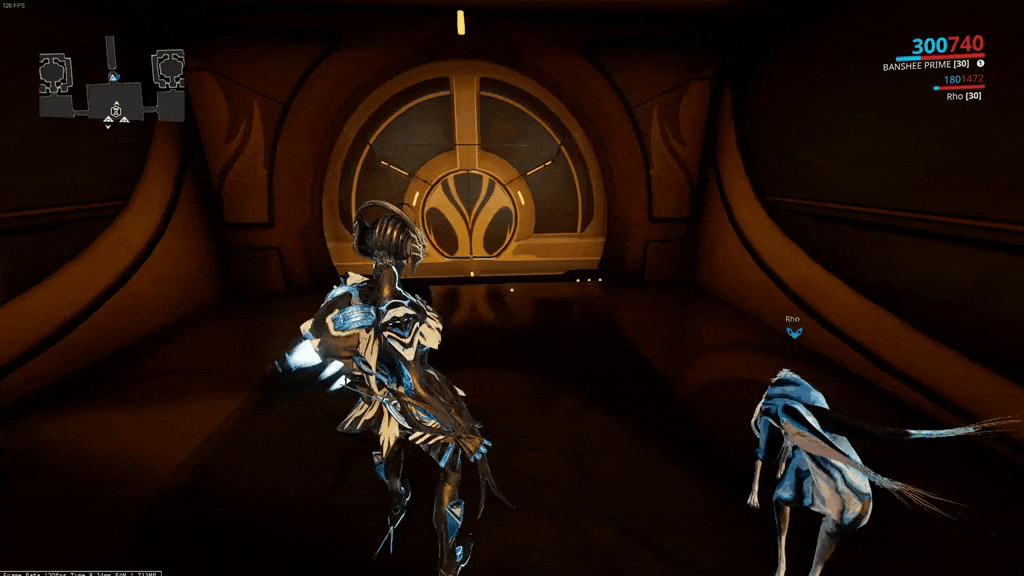Click the round badge beside BANSHEE PRIME
Screen dimensions: 1024x576
tap(980, 64)
